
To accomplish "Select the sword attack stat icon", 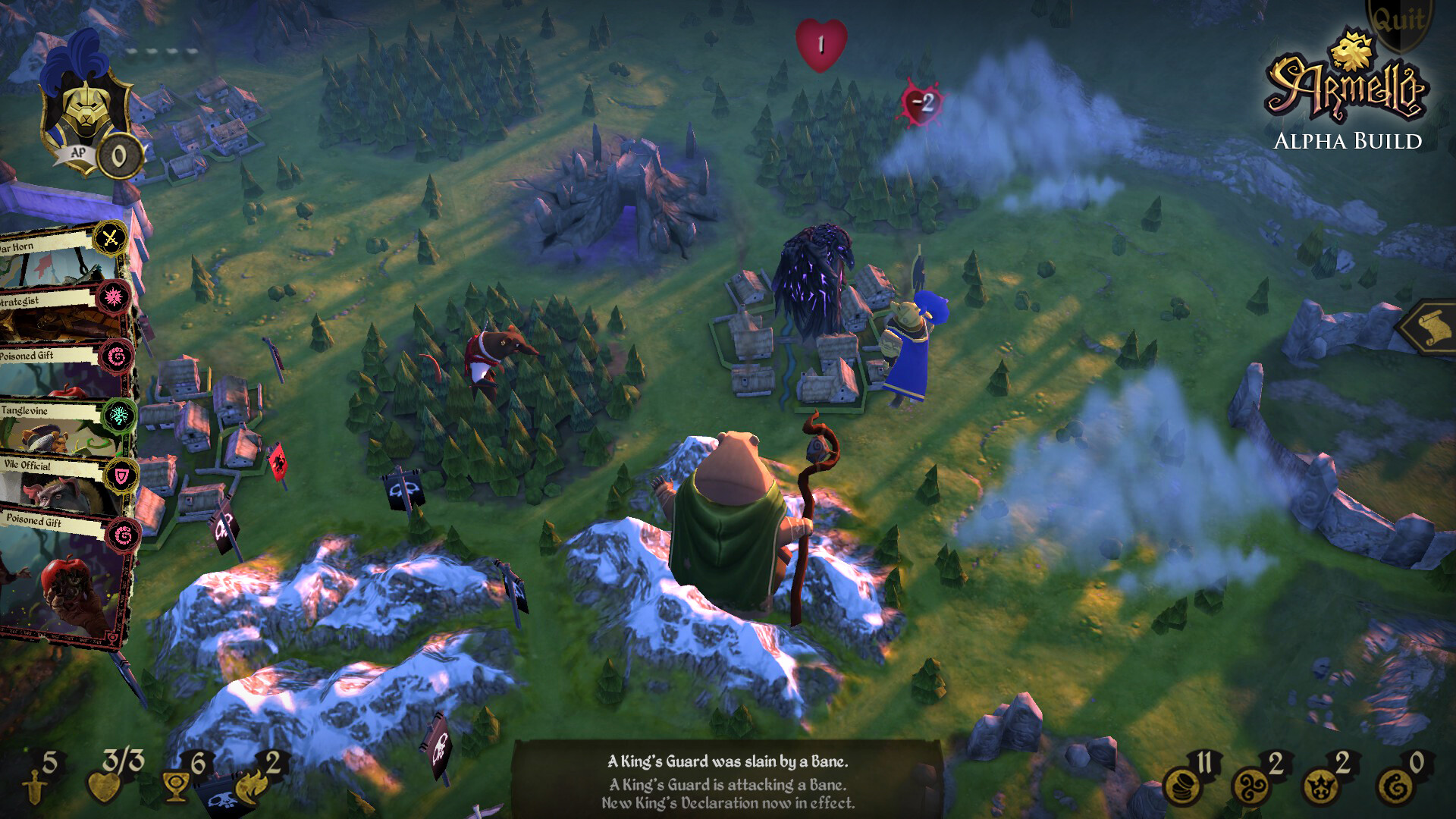I will (35, 786).
